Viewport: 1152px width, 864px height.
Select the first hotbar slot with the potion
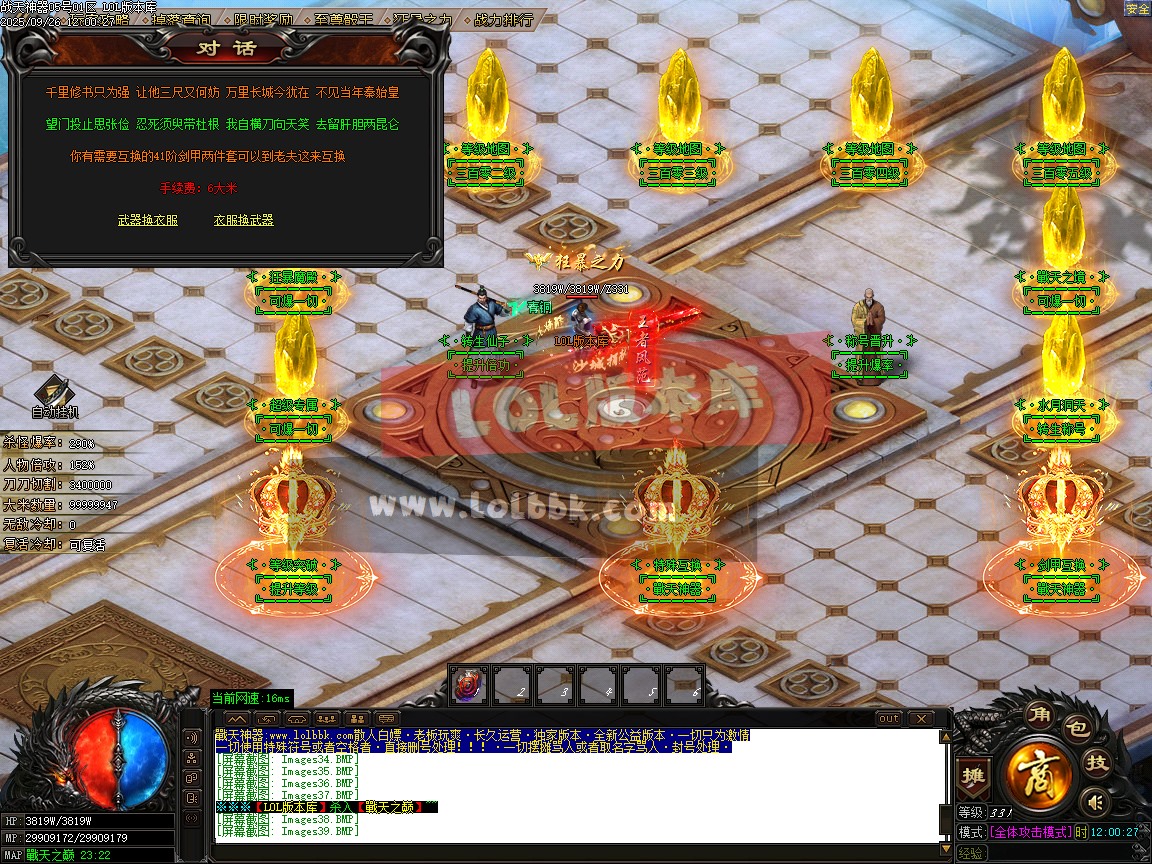pos(469,685)
